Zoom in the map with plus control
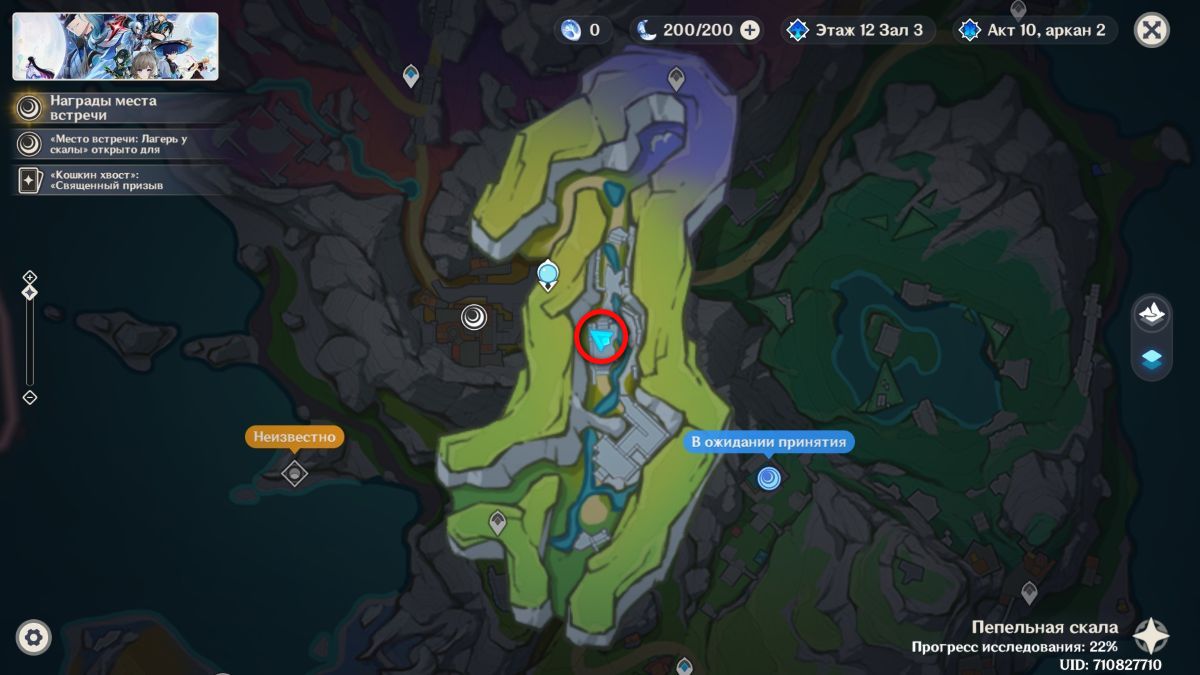This screenshot has width=1200, height=675. (30, 277)
